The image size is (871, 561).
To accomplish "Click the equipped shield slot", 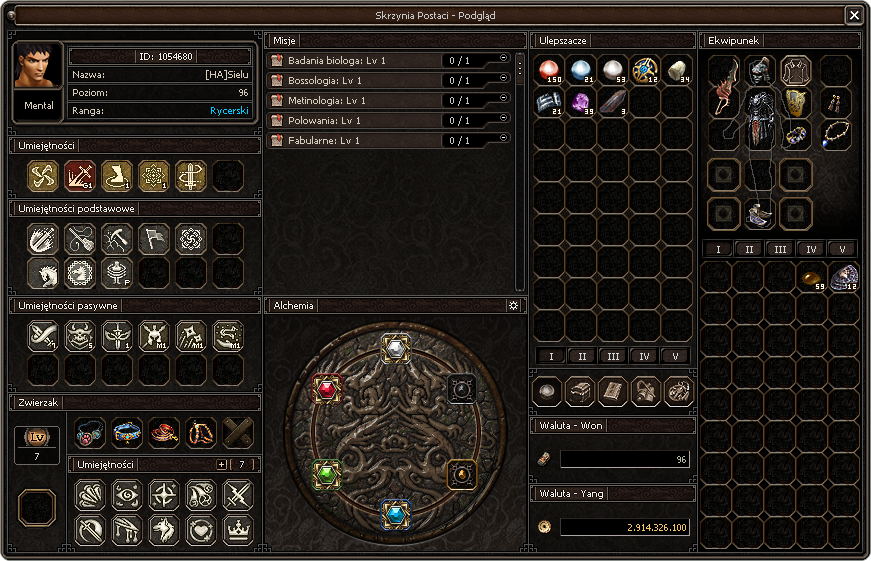I will pos(796,102).
